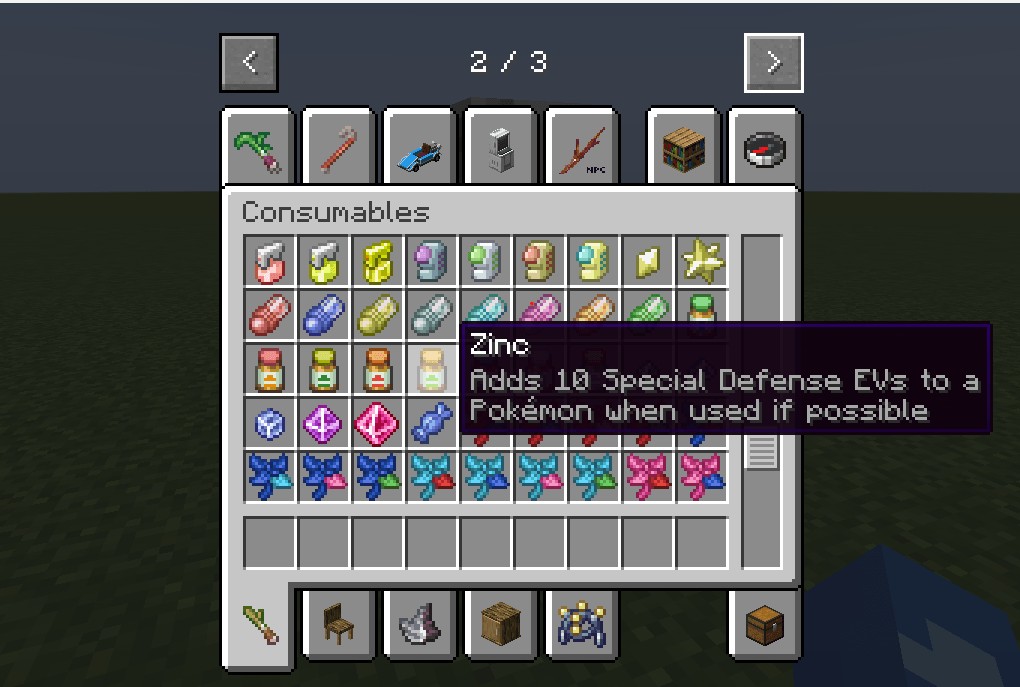This screenshot has height=687, width=1020.
Task: Open the chest inventory tab
Action: [x=765, y=625]
